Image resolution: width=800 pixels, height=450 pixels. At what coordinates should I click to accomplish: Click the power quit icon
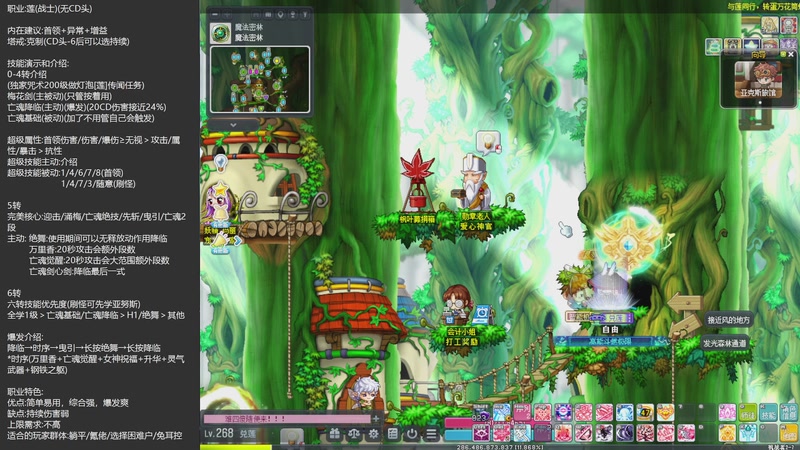click(x=412, y=434)
